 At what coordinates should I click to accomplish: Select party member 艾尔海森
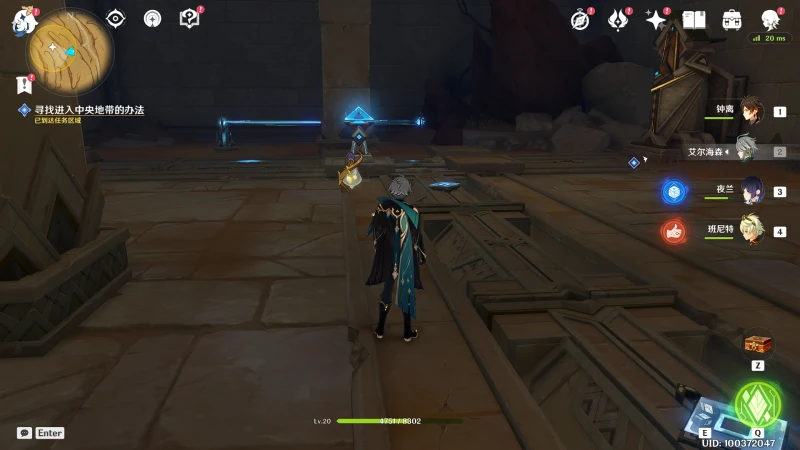[749, 151]
